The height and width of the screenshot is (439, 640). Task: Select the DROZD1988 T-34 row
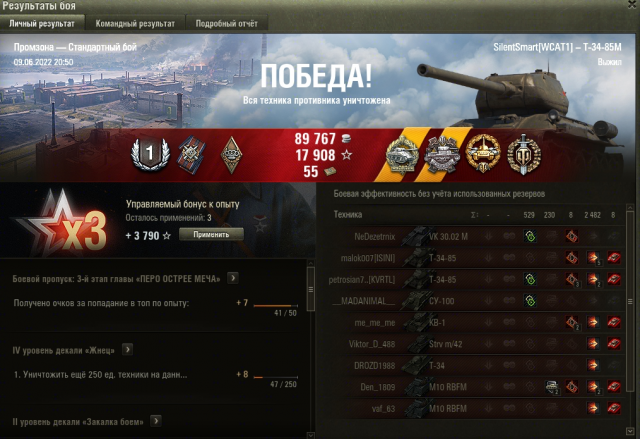(470, 366)
